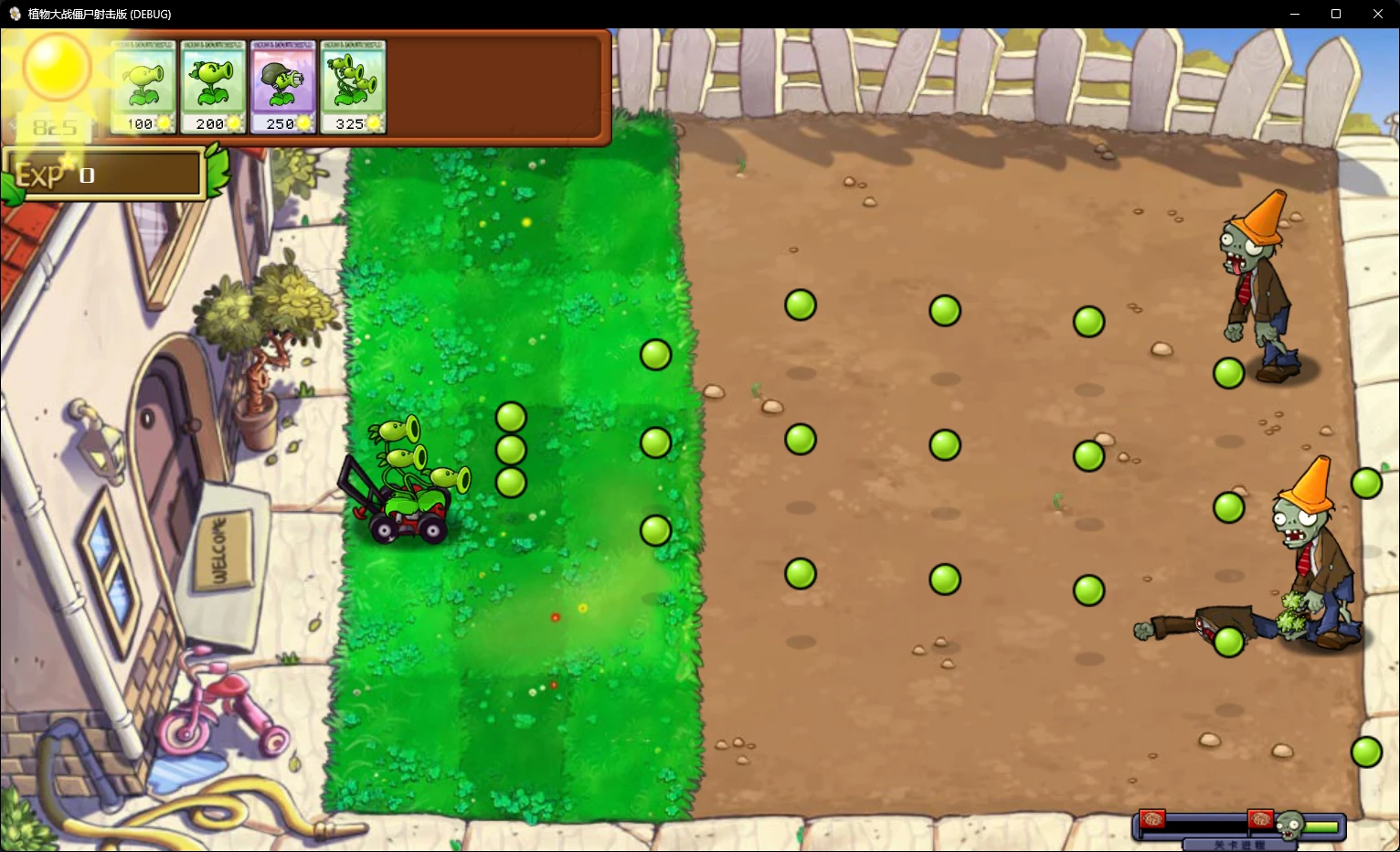
Task: Select the helmeted Gatling Pea card costing 250
Action: pos(283,85)
